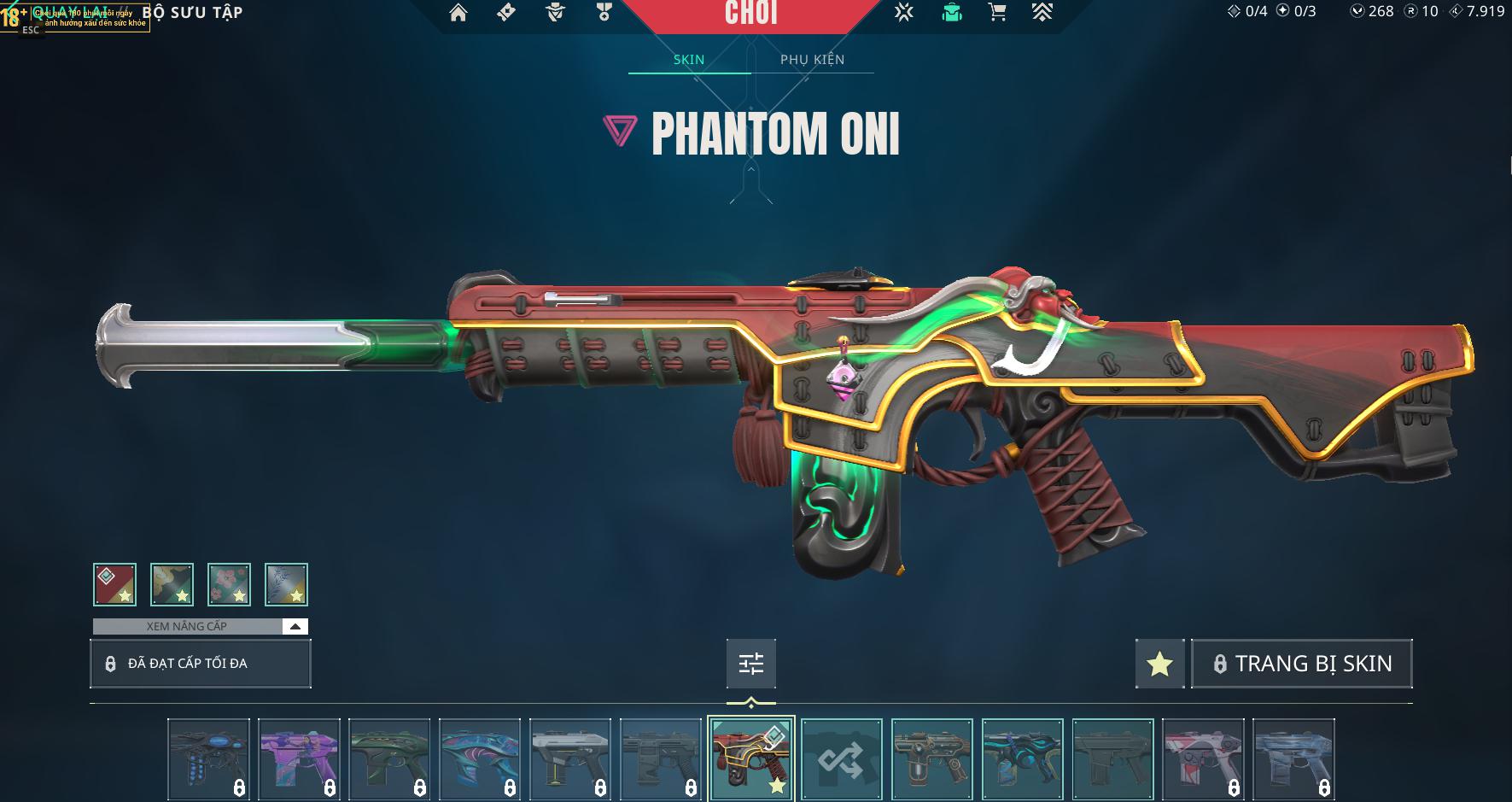Image resolution: width=1512 pixels, height=802 pixels.
Task: Go to the home screen icon
Action: pos(458,13)
